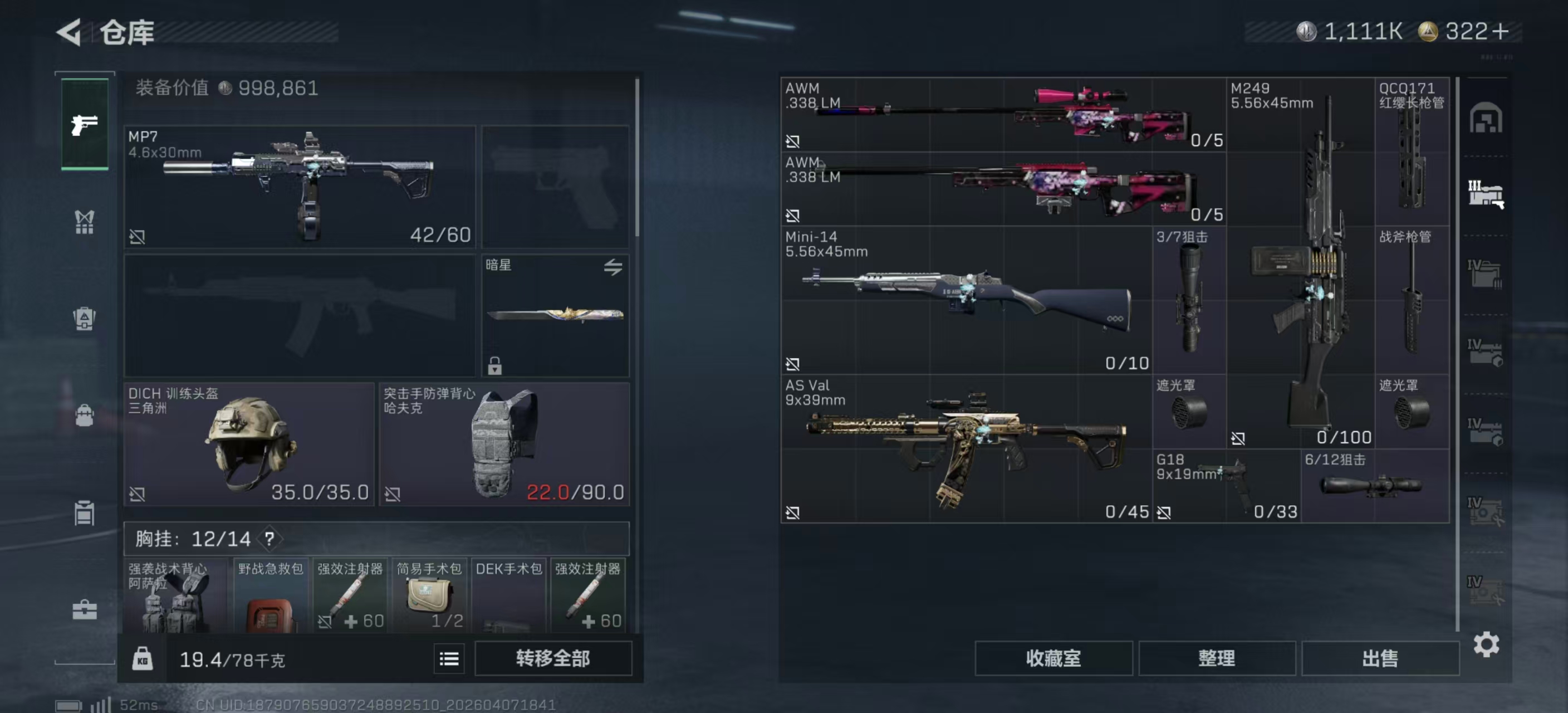Screen dimensions: 1568x713
Task: Go back using the arrow beside 仓库
Action: pos(69,32)
